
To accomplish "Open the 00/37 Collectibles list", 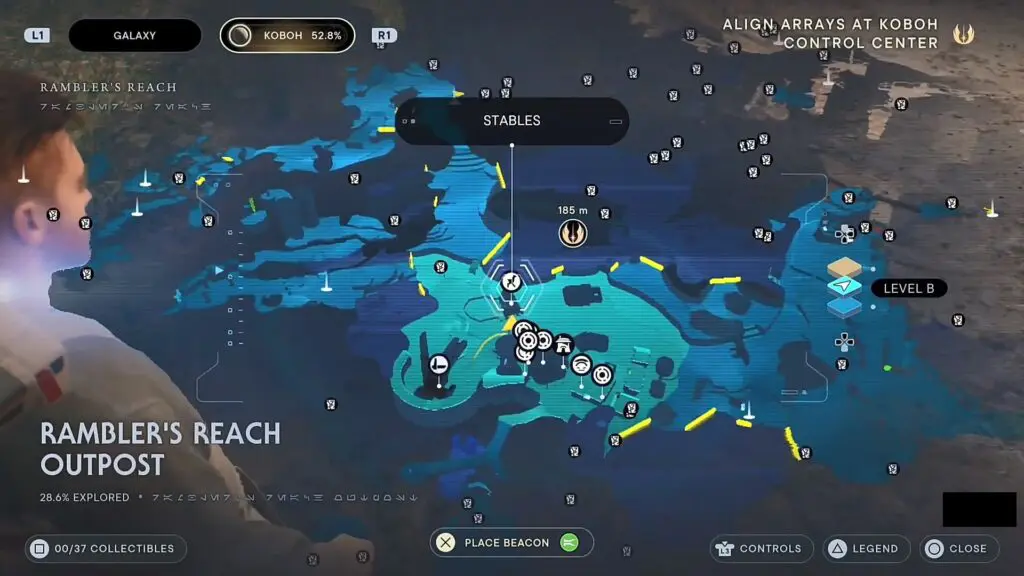I will pyautogui.click(x=105, y=548).
